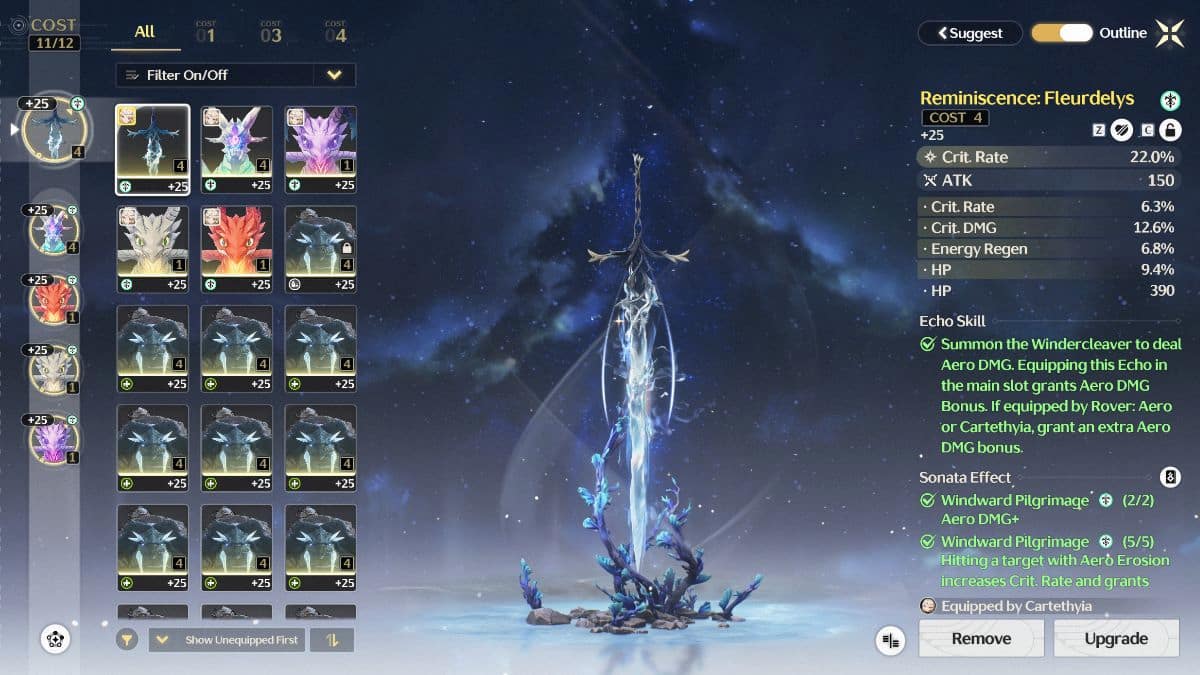Reverse the echo list sort order
This screenshot has height=675, width=1200.
(x=332, y=640)
